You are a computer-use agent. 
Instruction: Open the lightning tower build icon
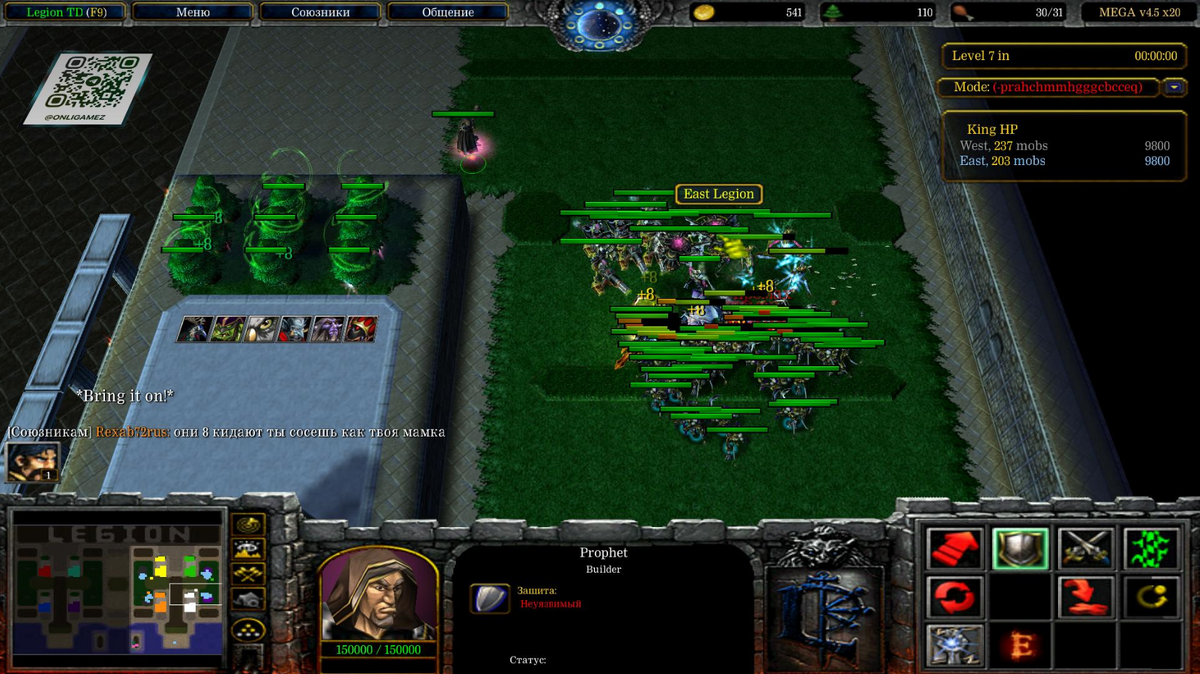click(955, 645)
